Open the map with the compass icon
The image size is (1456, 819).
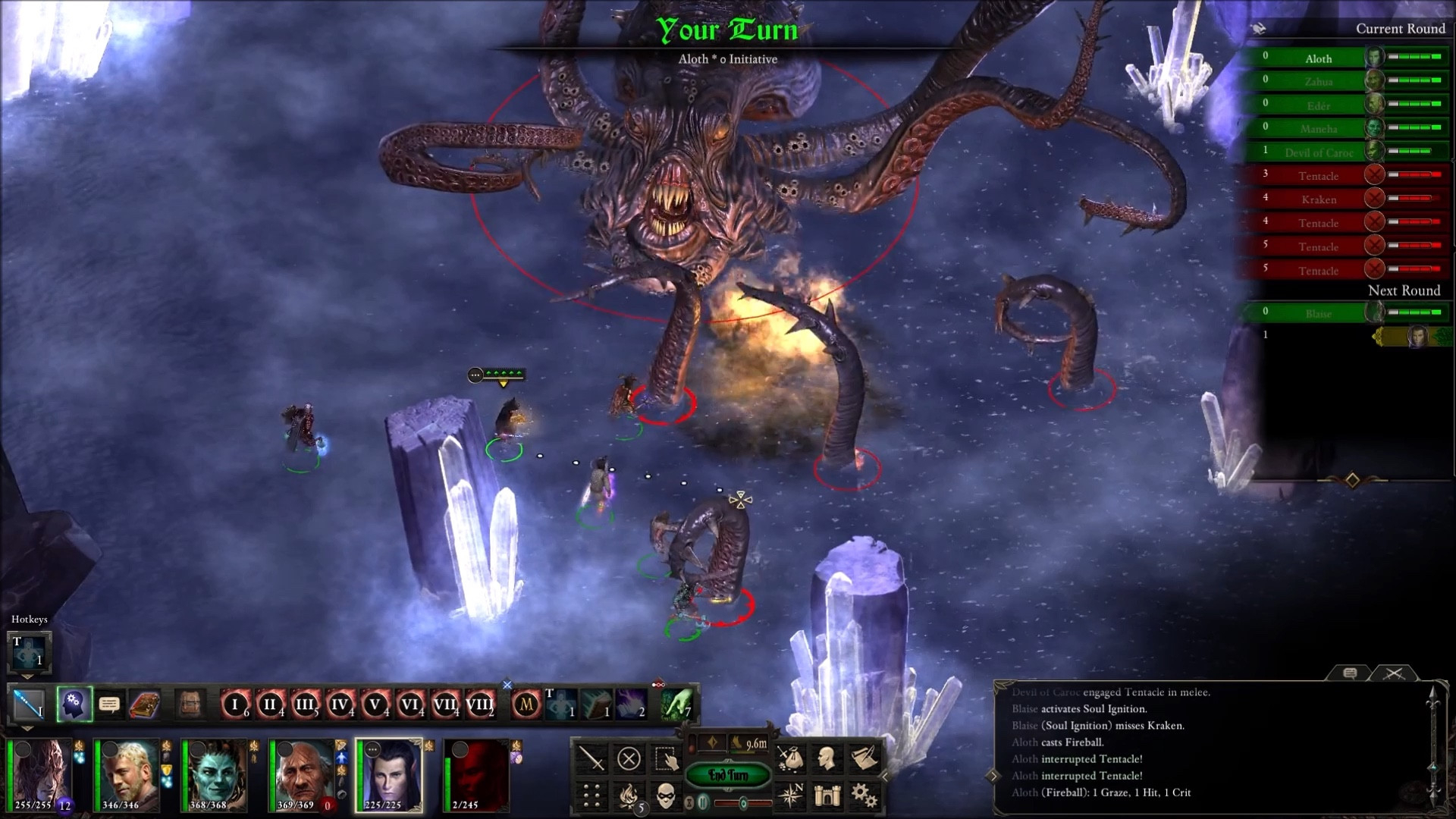[x=790, y=795]
